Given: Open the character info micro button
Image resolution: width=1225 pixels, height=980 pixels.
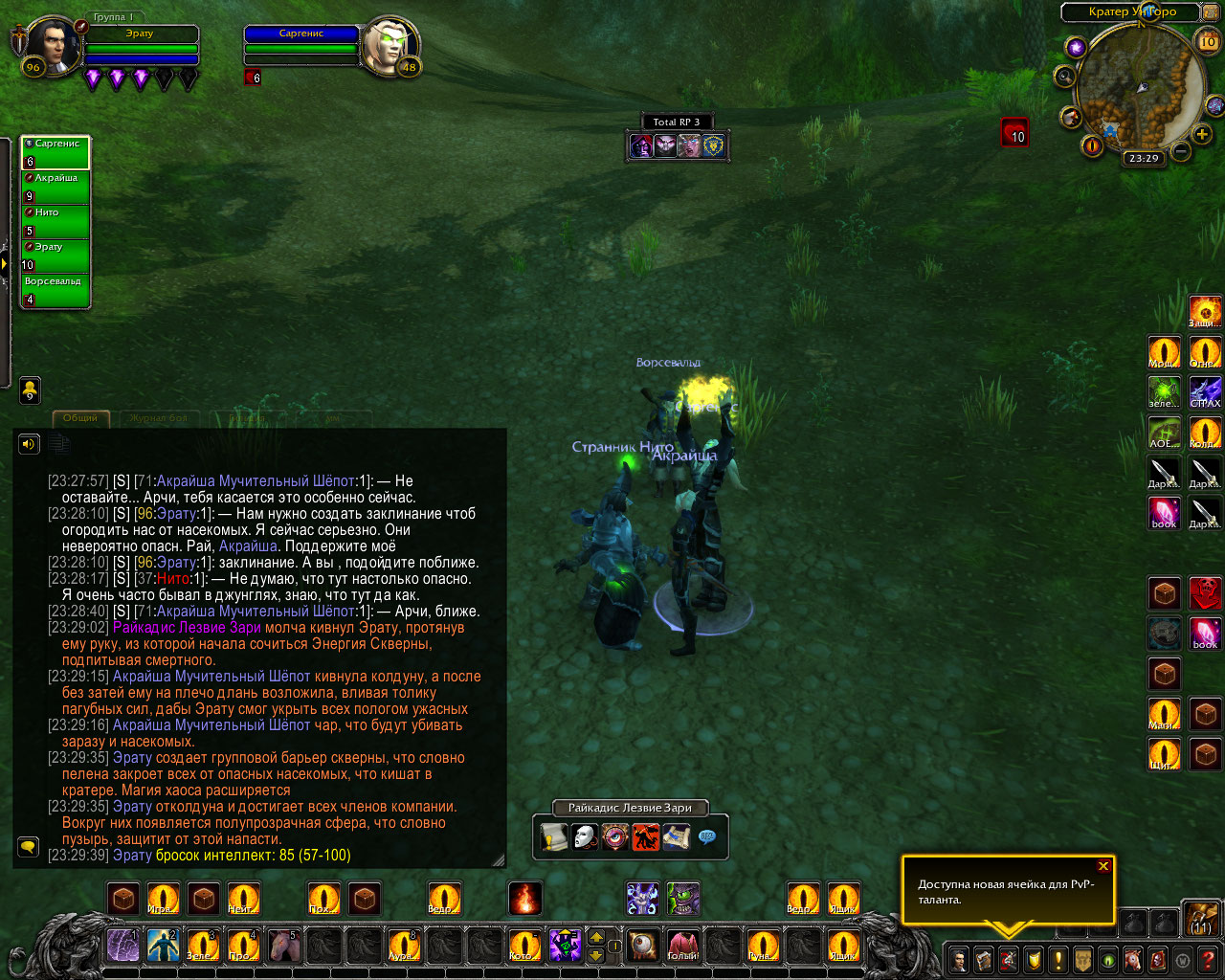Looking at the screenshot, I should tap(958, 958).
